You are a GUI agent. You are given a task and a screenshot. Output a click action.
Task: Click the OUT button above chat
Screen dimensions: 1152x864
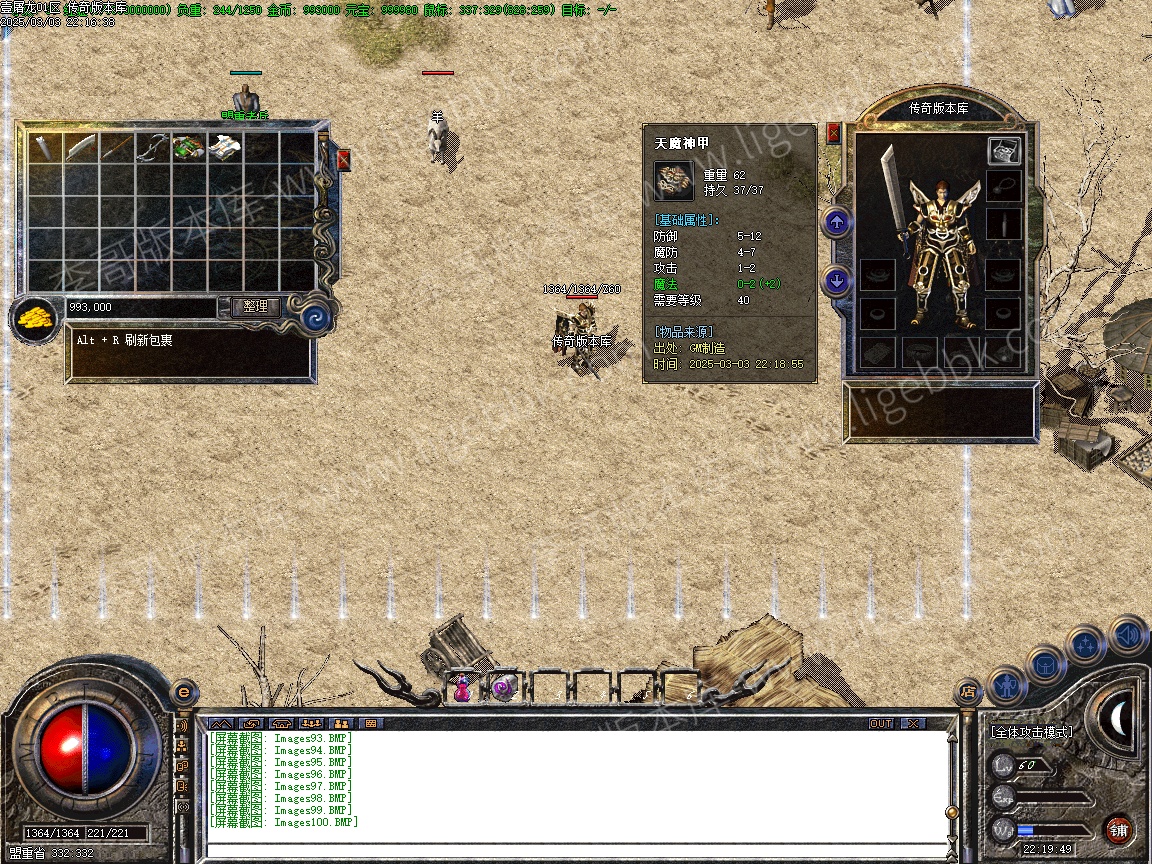[880, 723]
